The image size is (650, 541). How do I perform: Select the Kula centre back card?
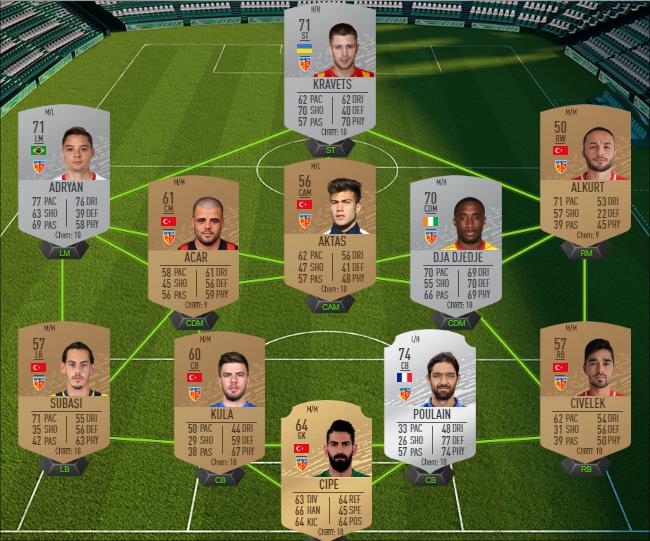tap(219, 400)
